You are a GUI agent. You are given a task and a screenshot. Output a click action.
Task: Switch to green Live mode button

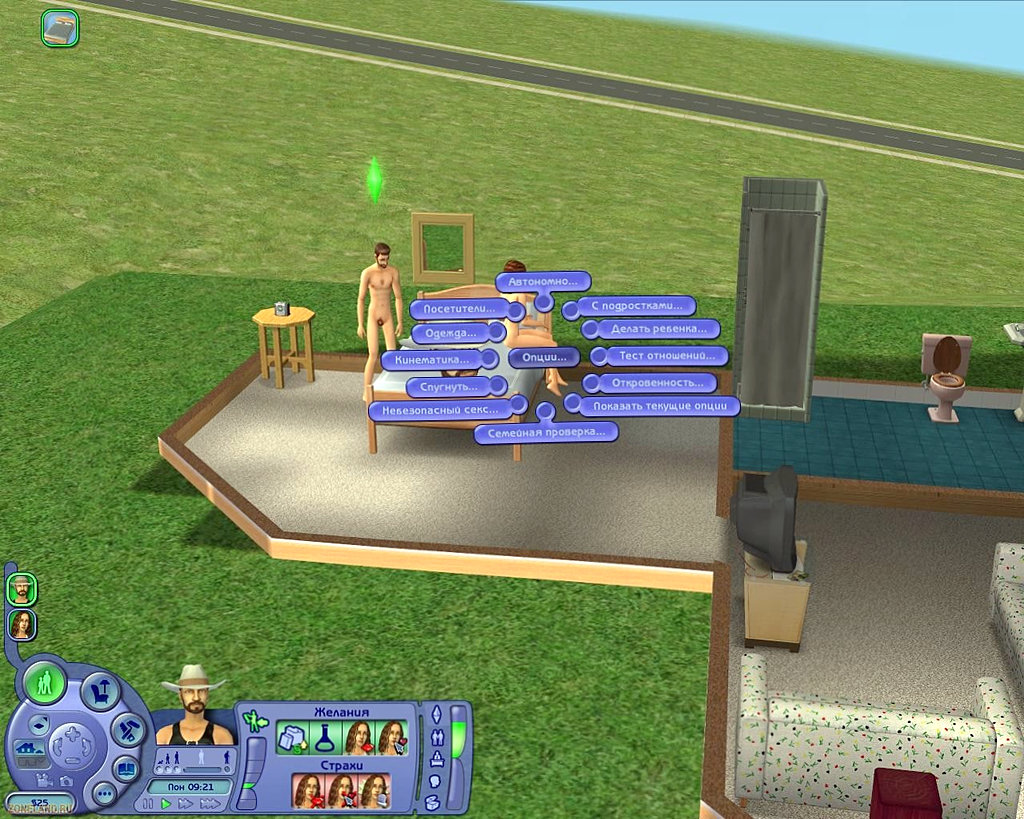(44, 684)
